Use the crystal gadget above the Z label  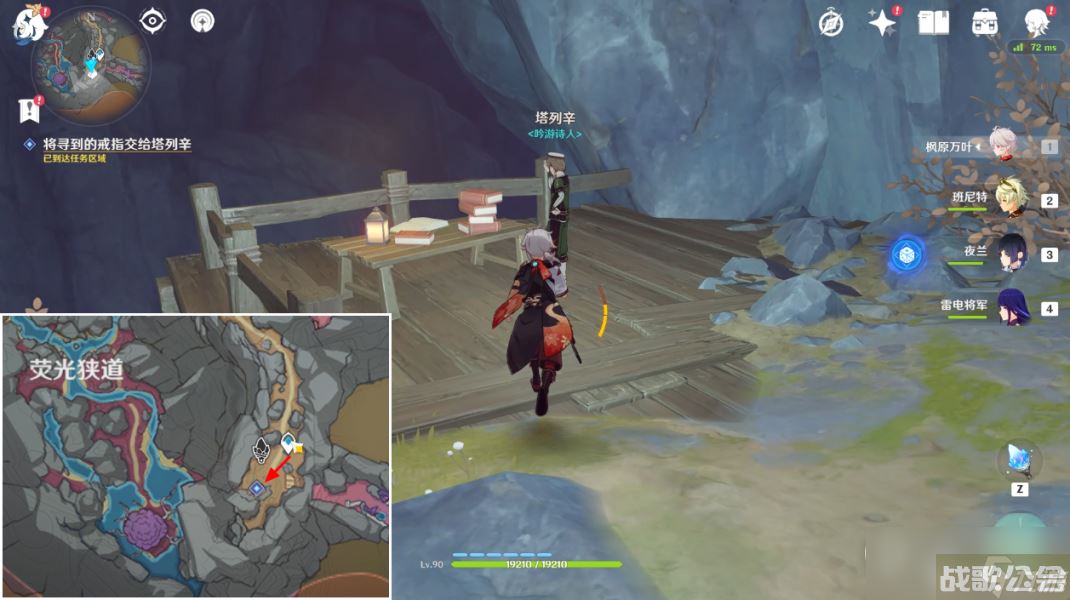coord(1019,460)
